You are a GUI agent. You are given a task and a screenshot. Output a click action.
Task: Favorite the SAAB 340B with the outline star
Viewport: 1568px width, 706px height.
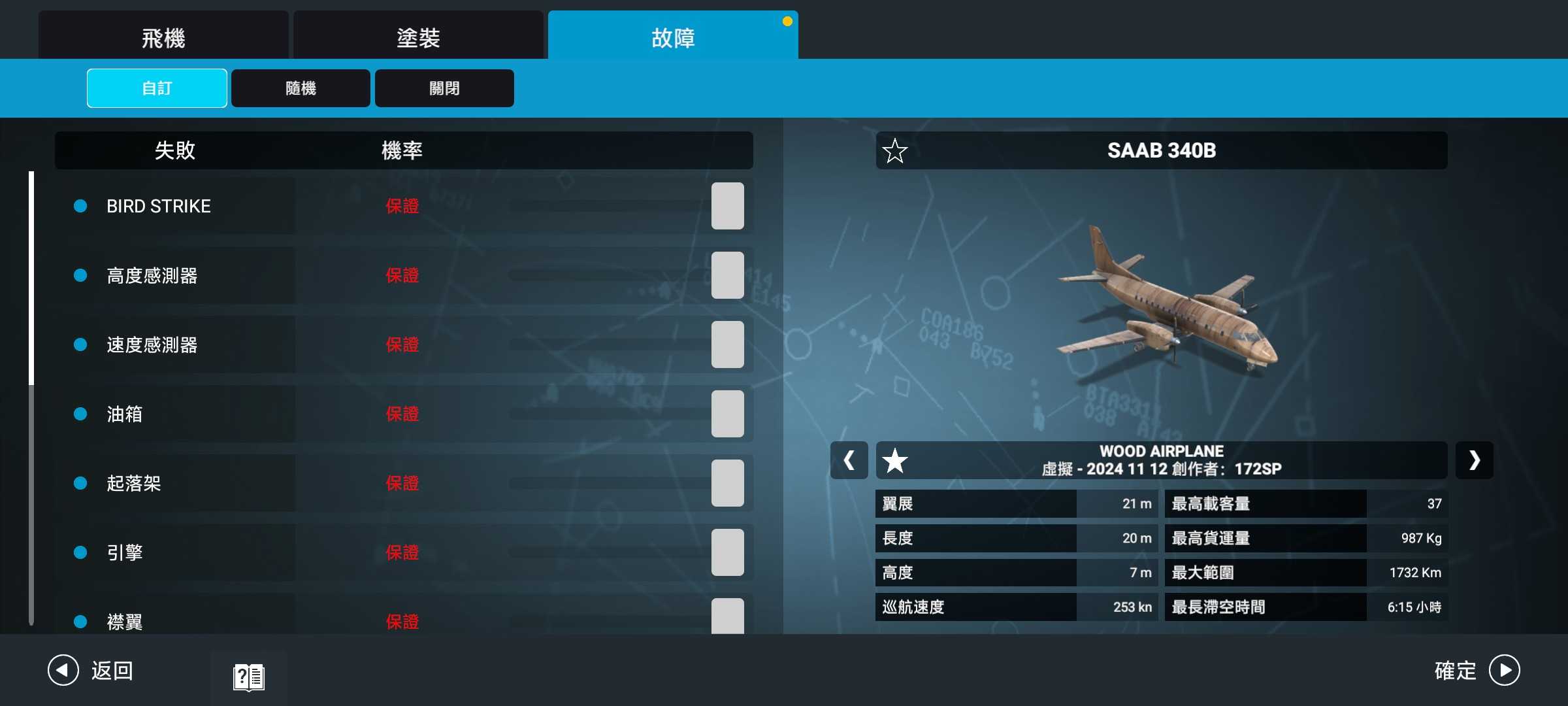894,151
